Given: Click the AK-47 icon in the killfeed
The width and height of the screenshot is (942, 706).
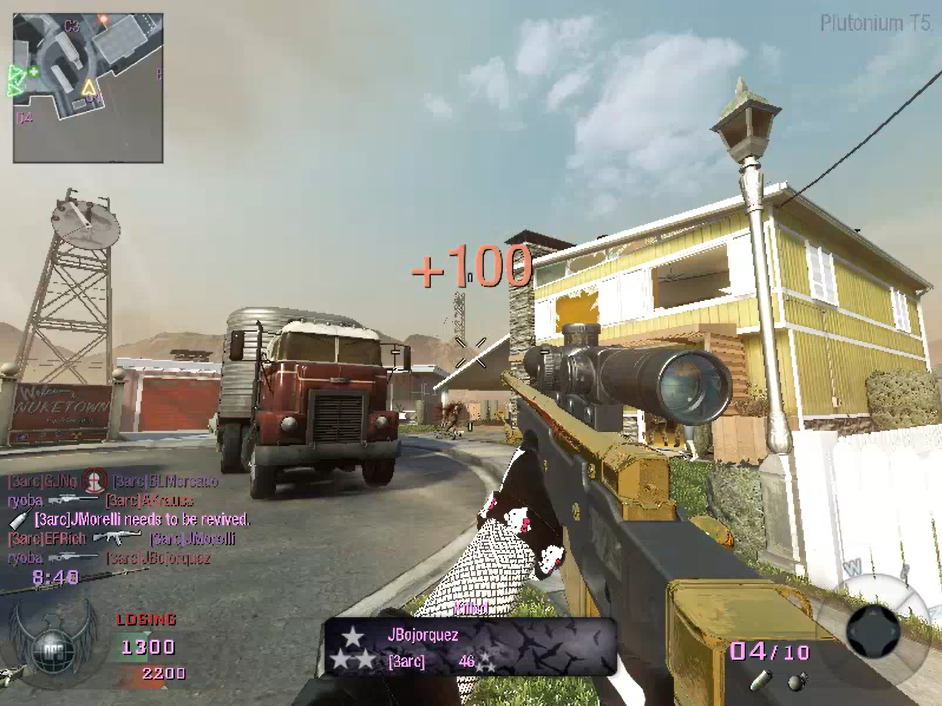Looking at the screenshot, I should point(116,538).
